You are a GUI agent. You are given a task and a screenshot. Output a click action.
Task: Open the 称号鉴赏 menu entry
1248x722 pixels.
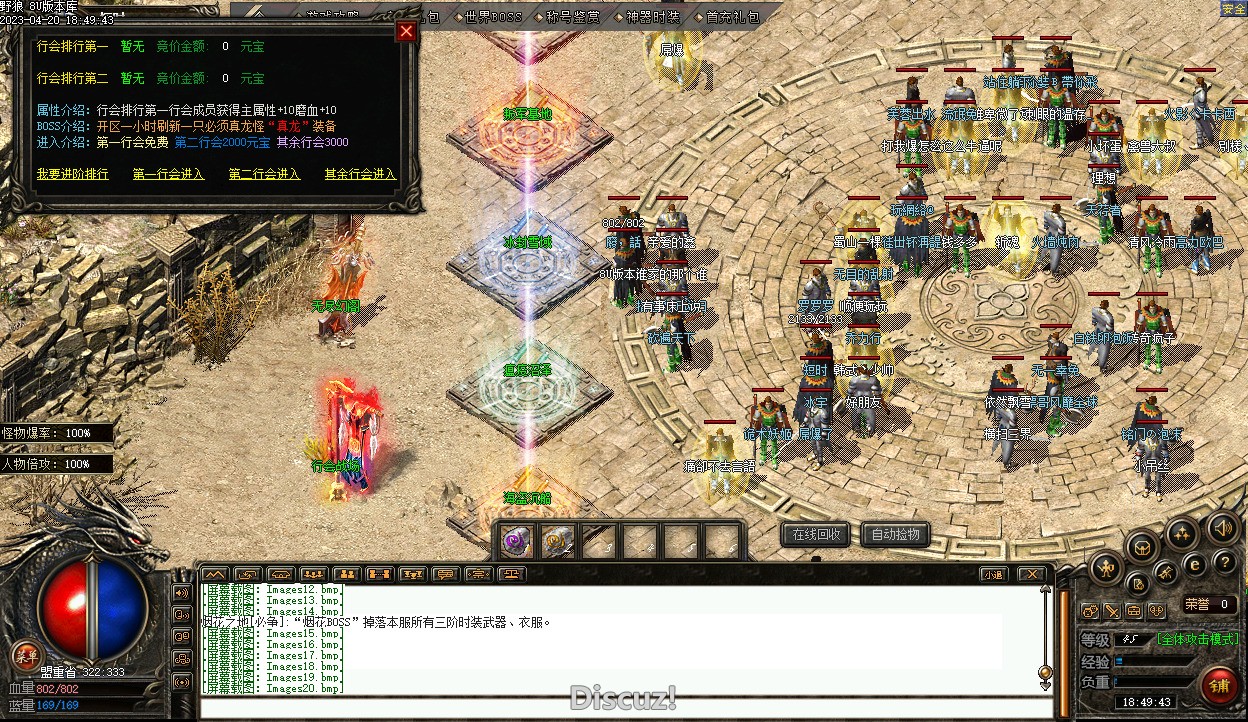point(574,17)
